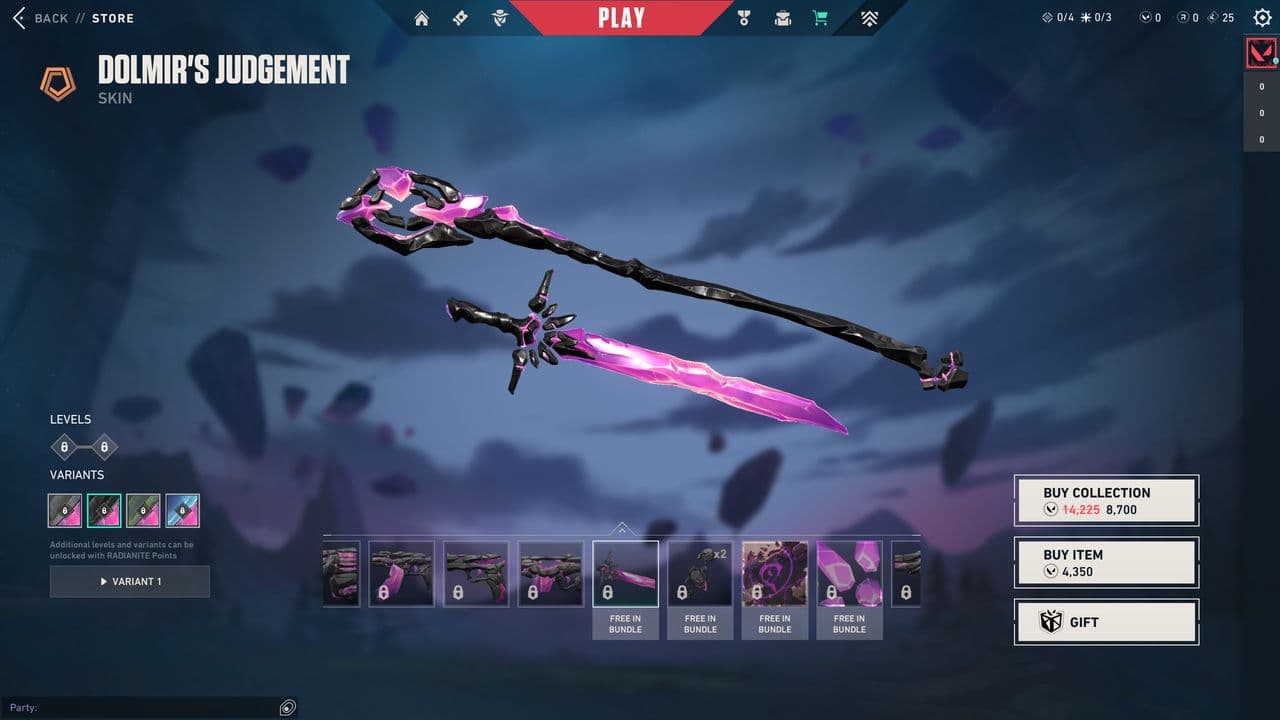The height and width of the screenshot is (720, 1280).
Task: Open the battlepass ticket tab
Action: click(x=460, y=18)
